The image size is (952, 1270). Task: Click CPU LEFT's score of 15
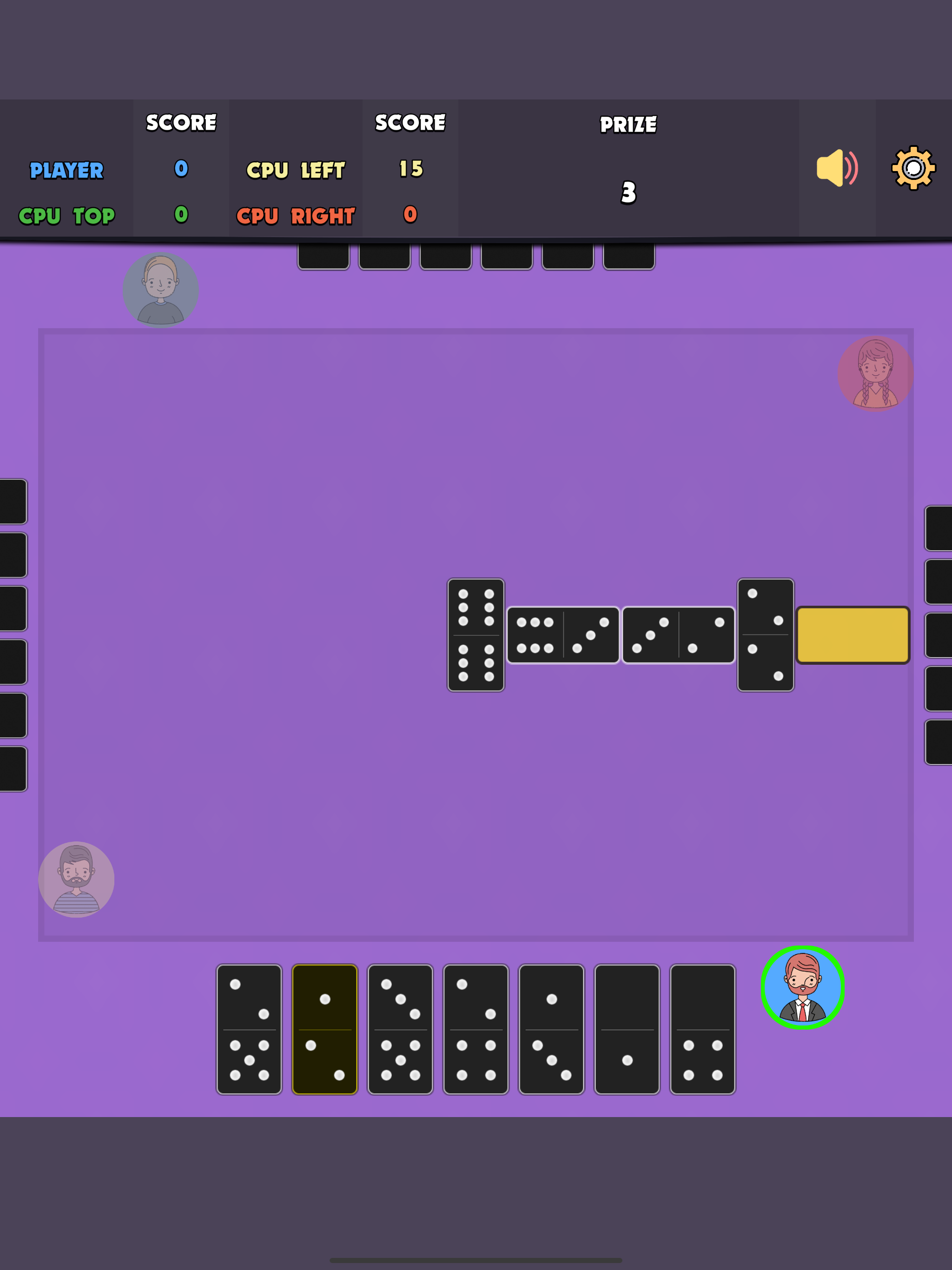point(410,169)
